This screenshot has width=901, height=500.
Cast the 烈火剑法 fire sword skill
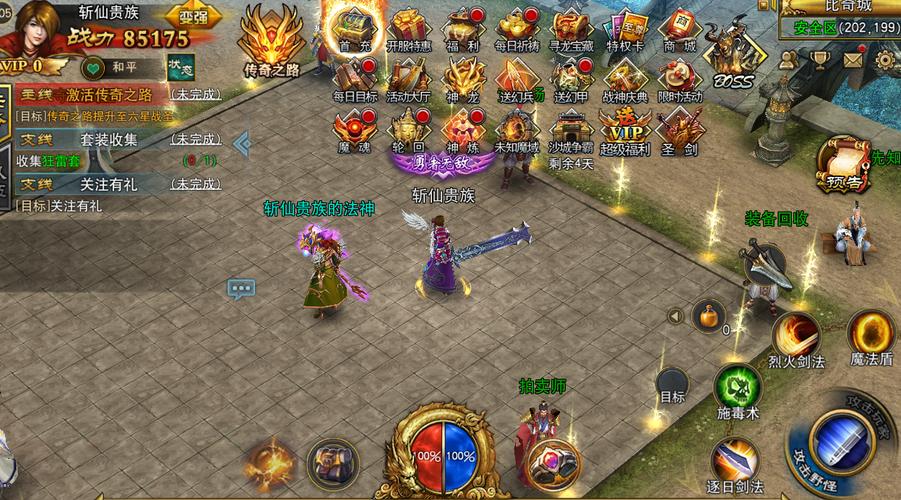point(797,336)
